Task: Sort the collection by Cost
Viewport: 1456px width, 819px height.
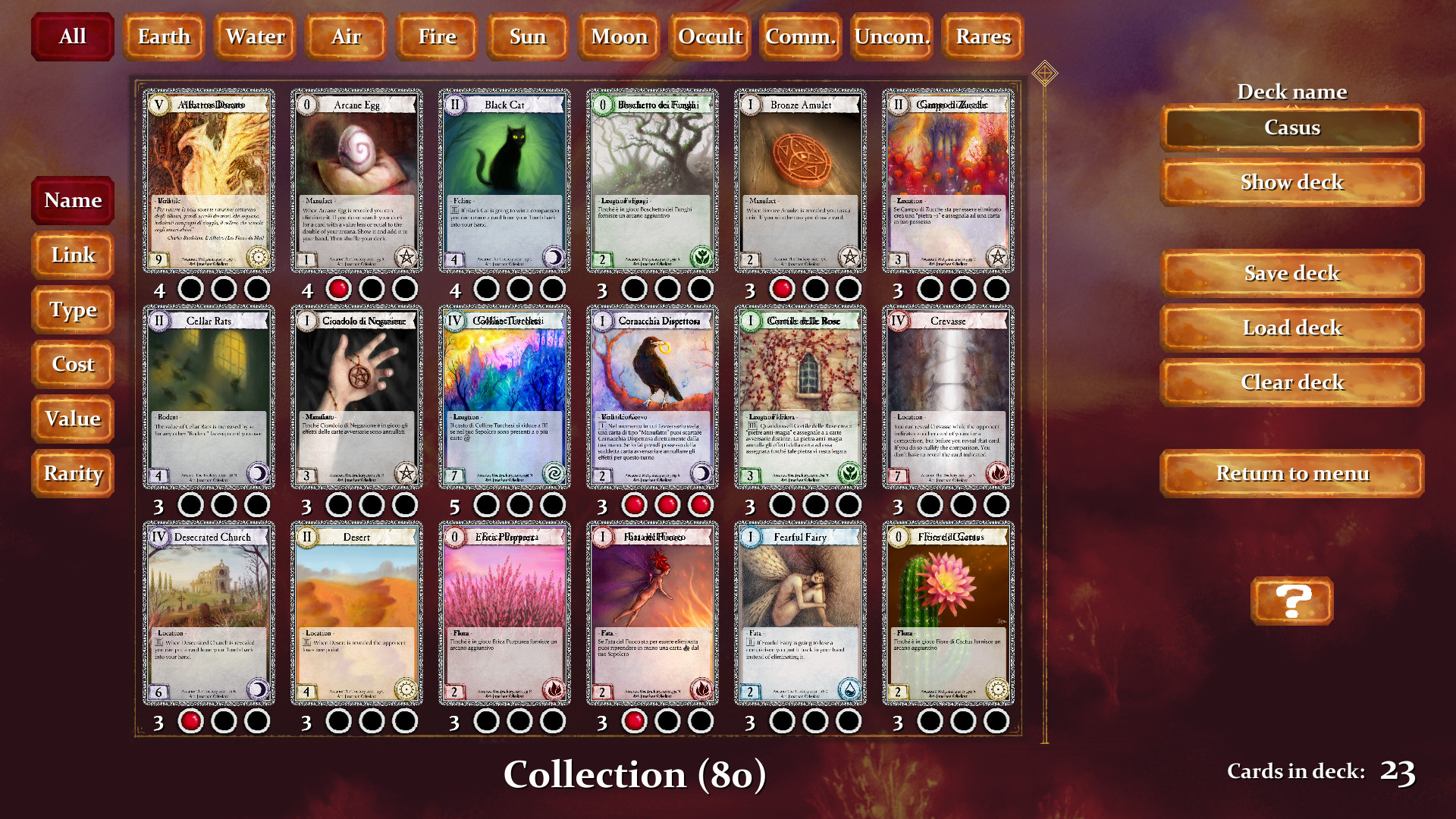Action: click(x=72, y=364)
